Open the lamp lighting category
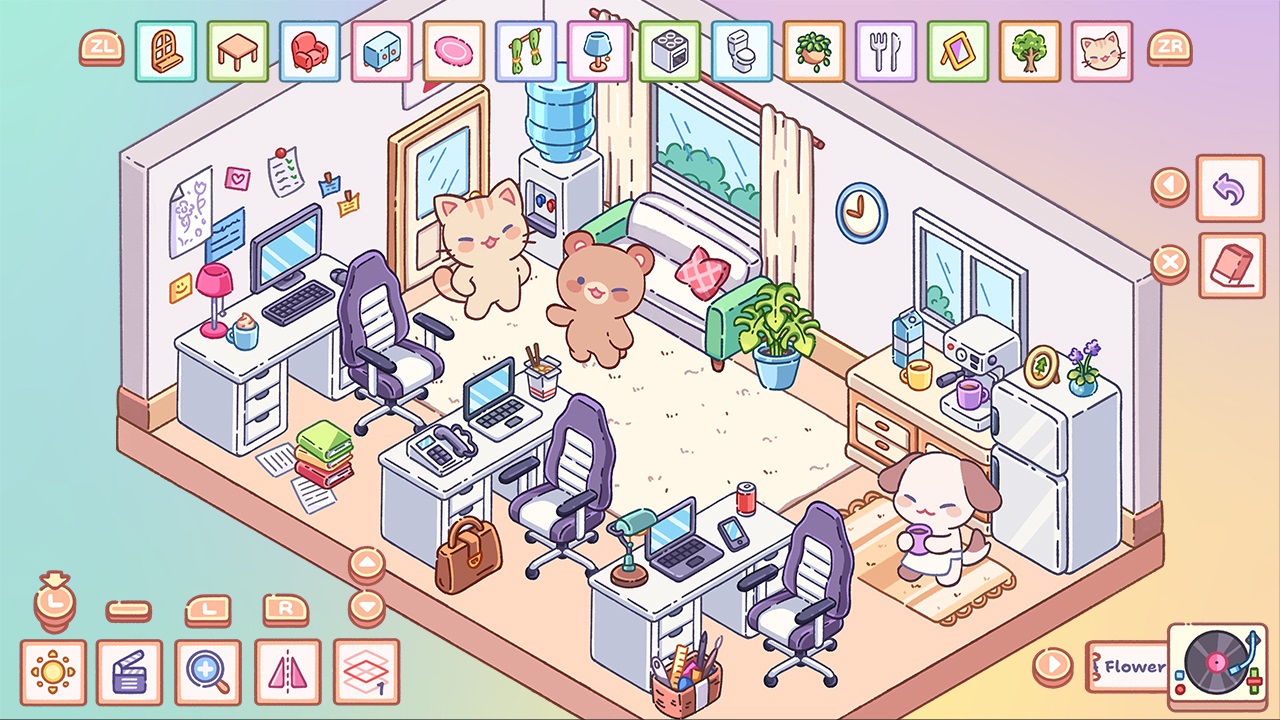This screenshot has width=1280, height=720. (597, 52)
